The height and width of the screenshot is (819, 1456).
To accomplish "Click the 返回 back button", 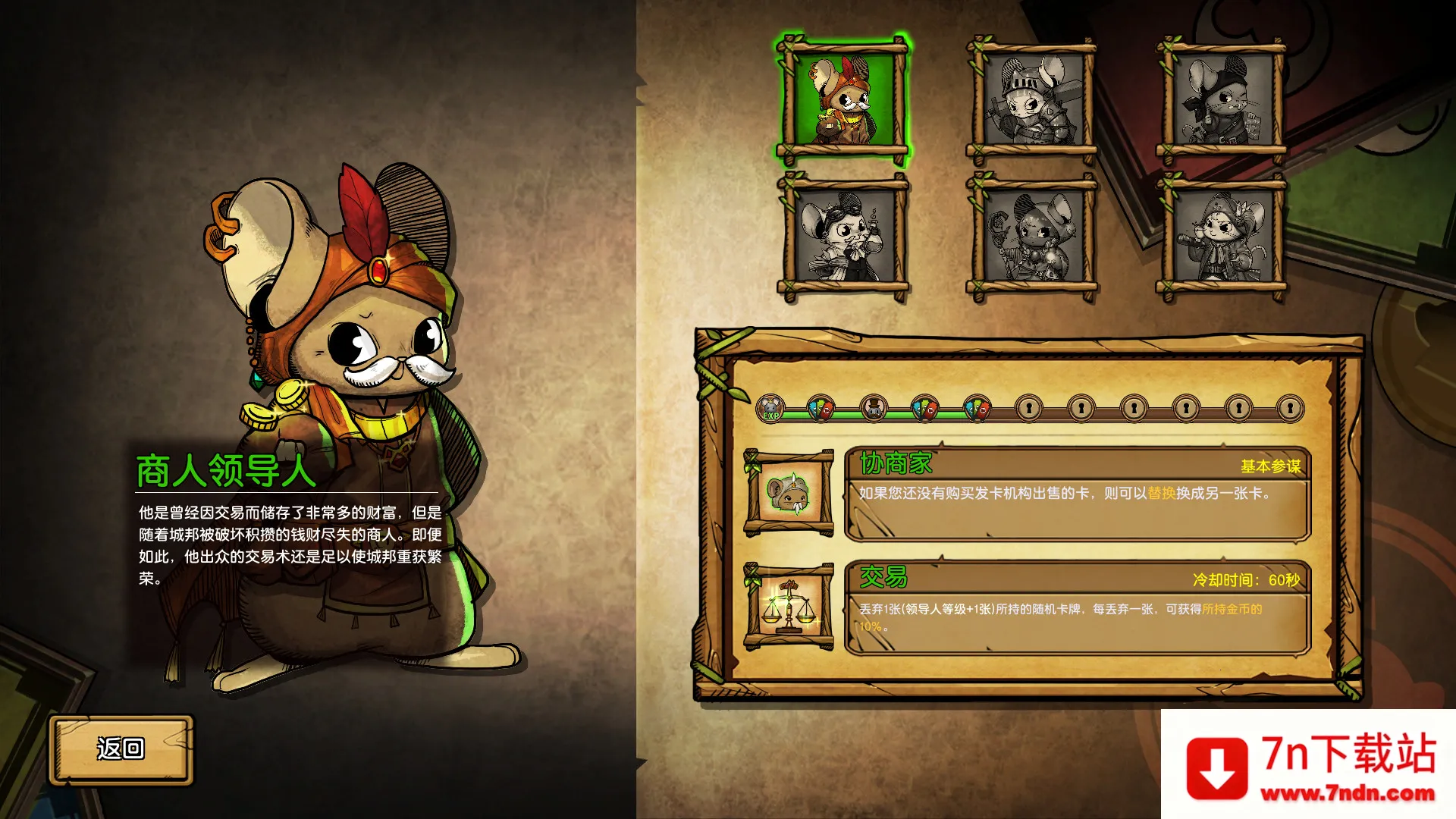I will (121, 749).
